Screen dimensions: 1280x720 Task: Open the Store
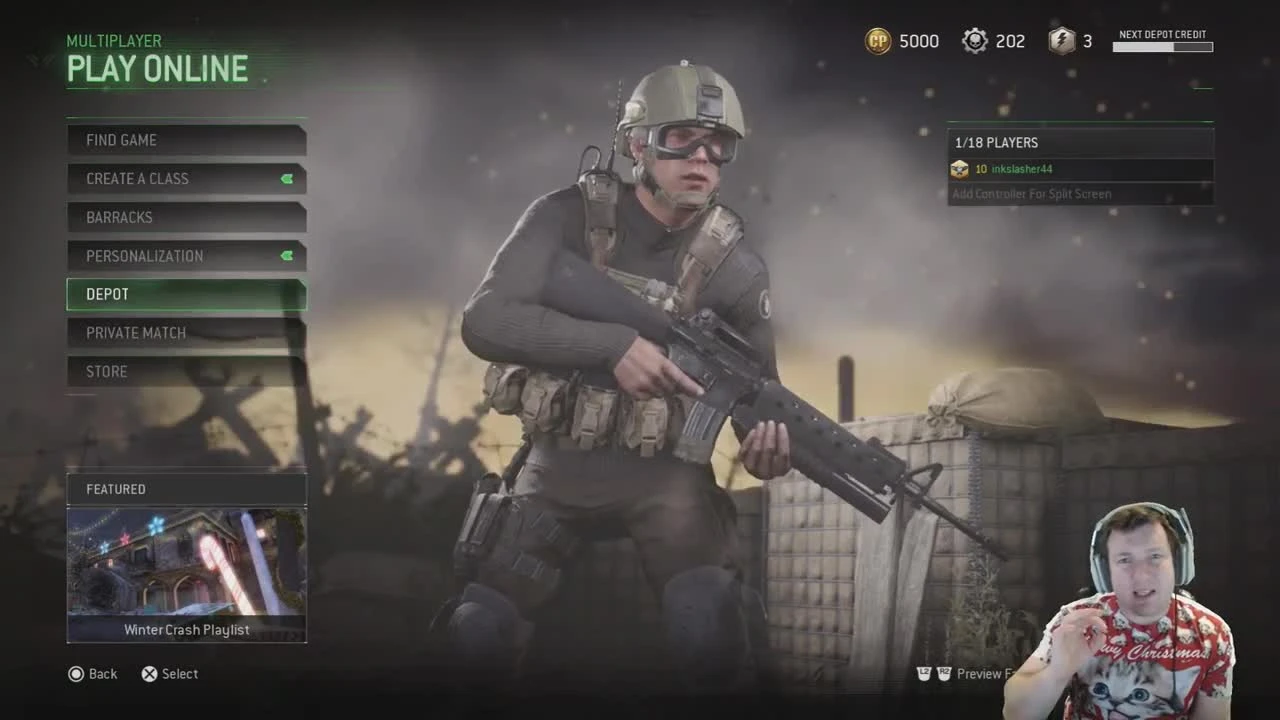[186, 371]
